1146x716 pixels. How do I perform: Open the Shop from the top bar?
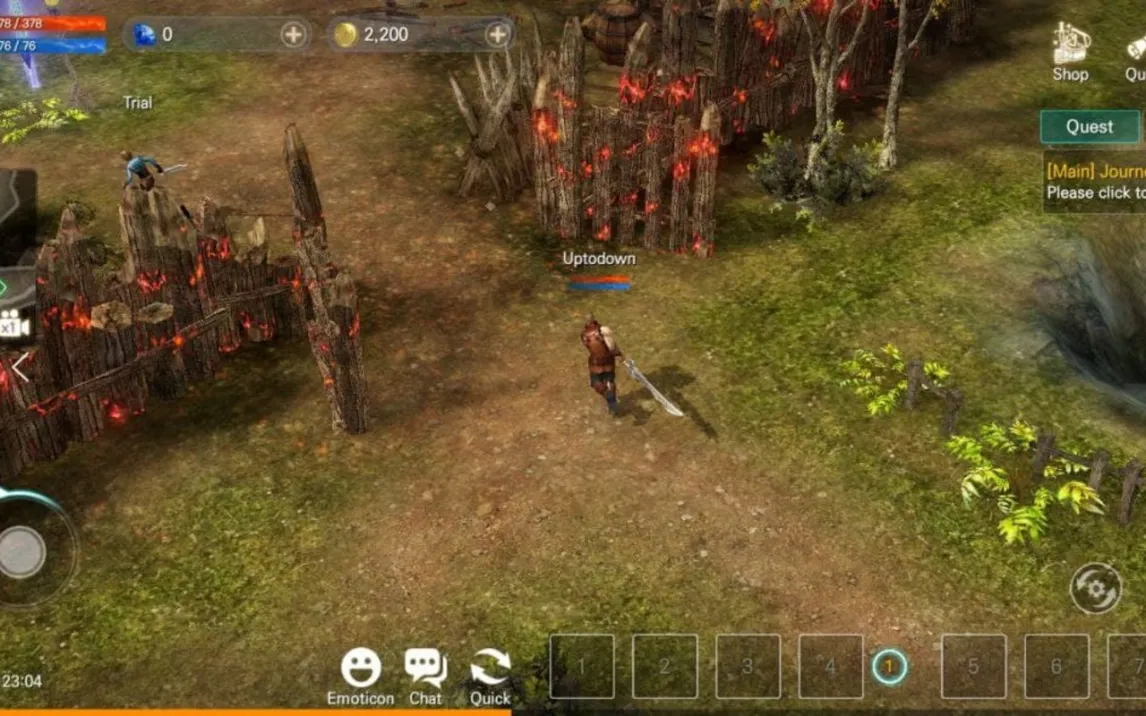(1069, 52)
